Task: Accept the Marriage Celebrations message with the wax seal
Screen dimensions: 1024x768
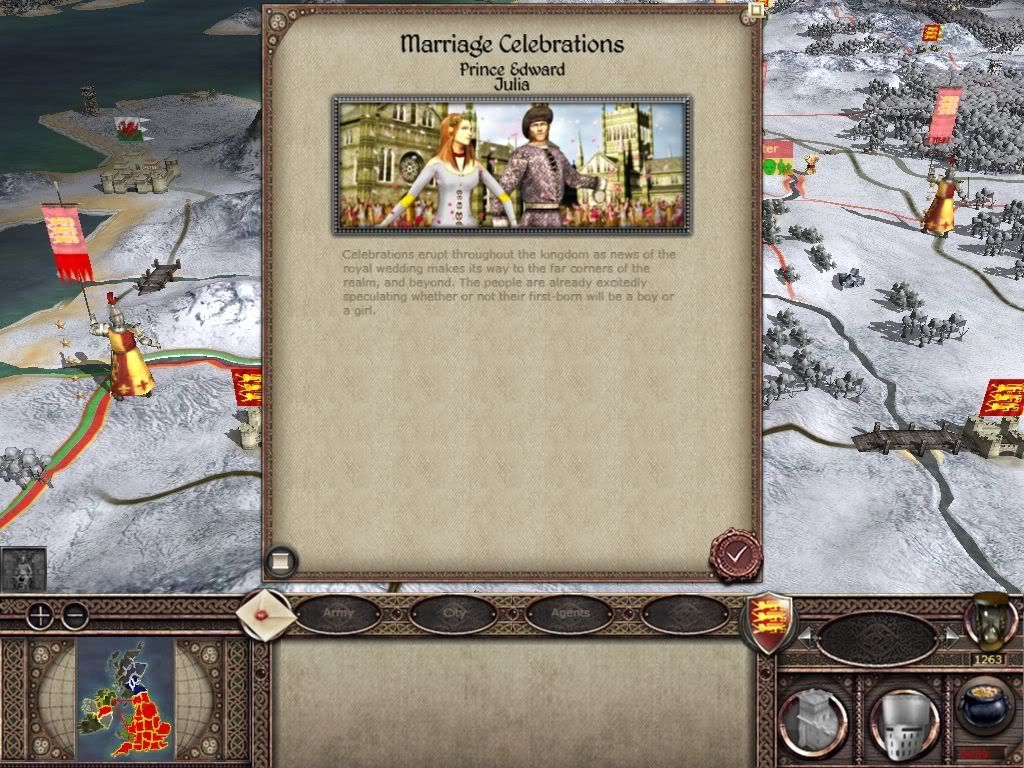Action: (736, 554)
